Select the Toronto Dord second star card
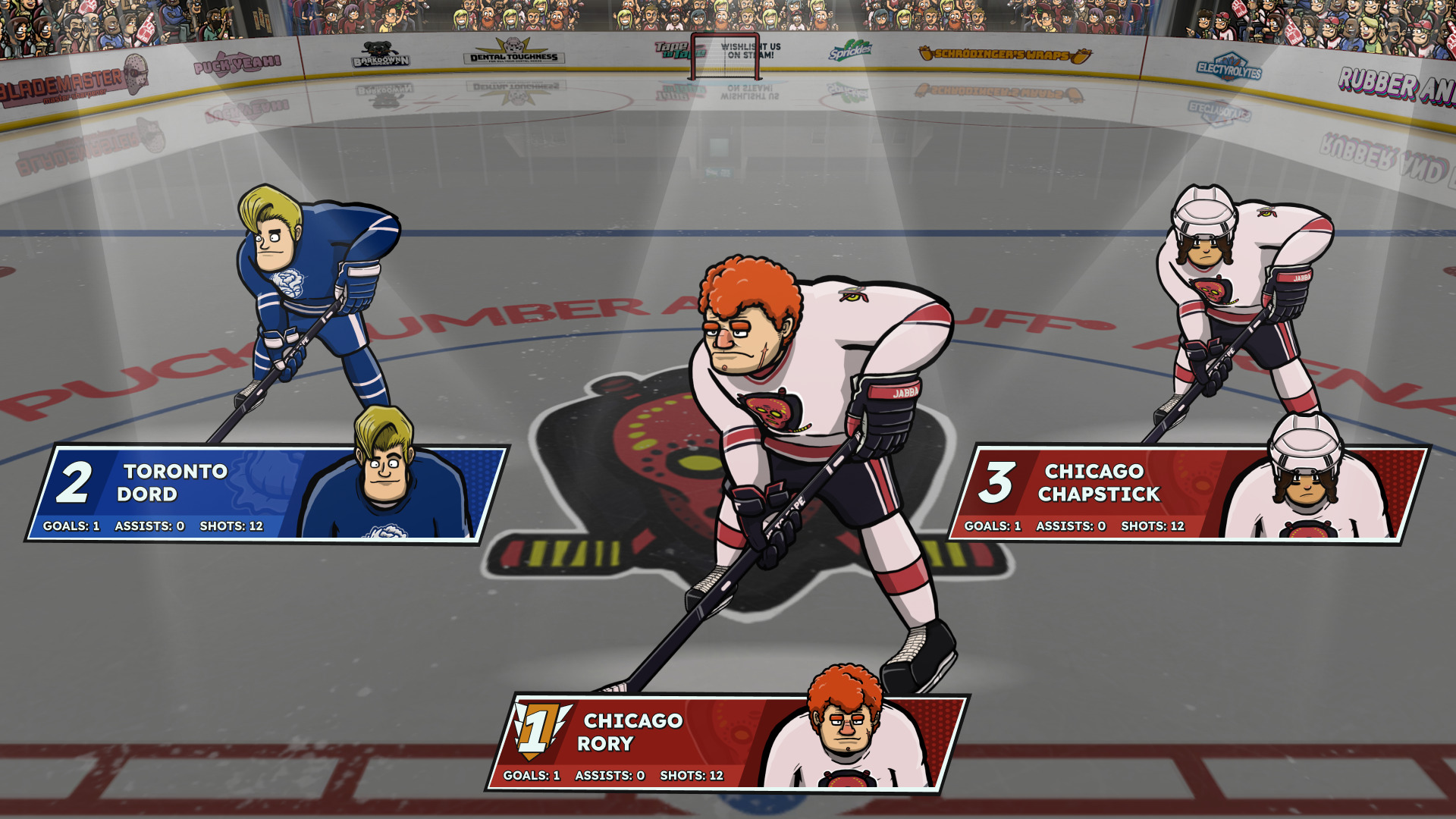1456x819 pixels. click(x=265, y=493)
